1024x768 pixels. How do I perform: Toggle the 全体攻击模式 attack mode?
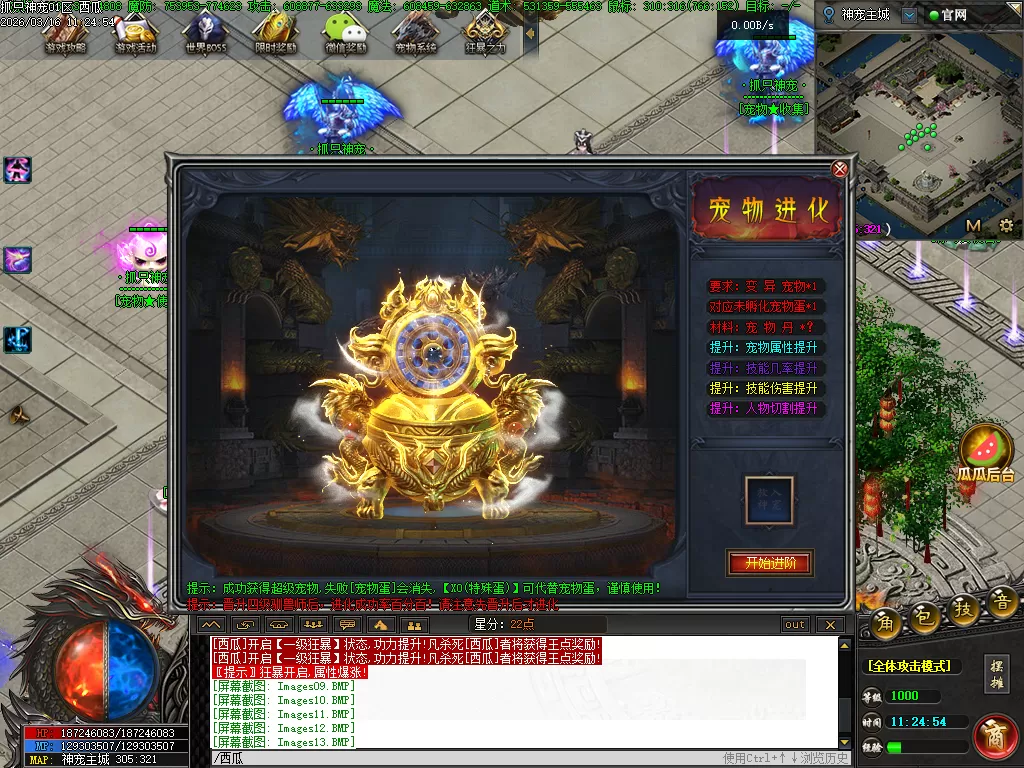909,666
